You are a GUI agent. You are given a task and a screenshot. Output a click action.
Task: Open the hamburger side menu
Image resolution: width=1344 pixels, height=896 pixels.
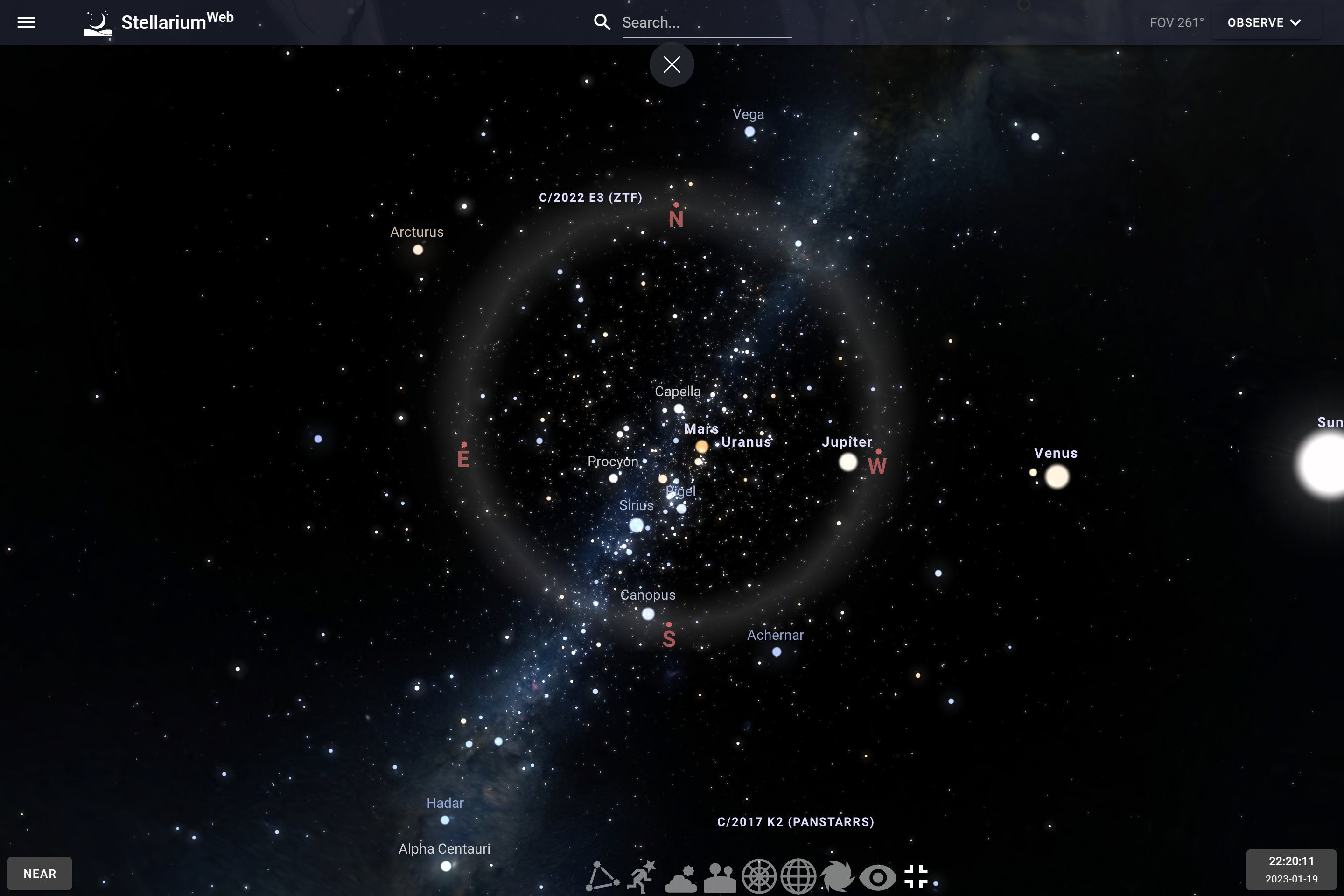[x=26, y=22]
